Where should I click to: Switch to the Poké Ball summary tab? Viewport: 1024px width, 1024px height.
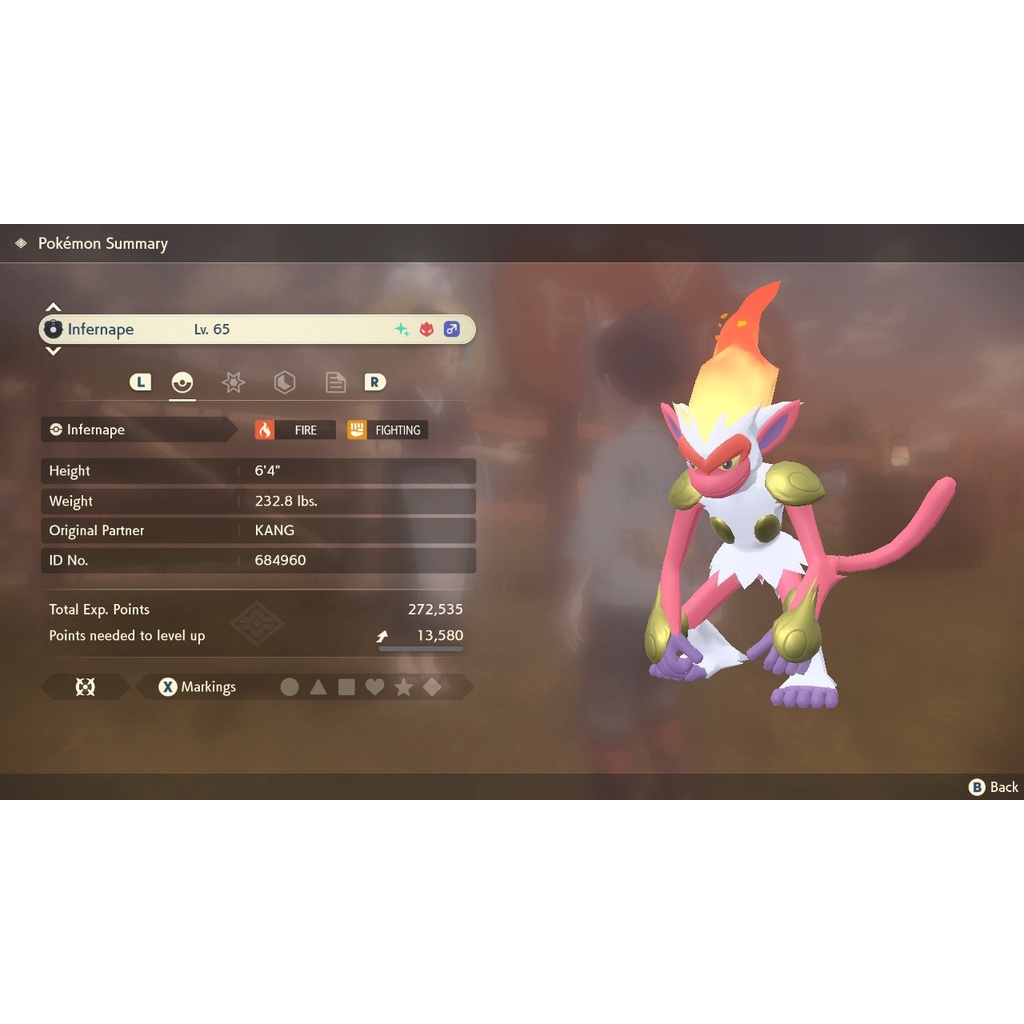182,382
